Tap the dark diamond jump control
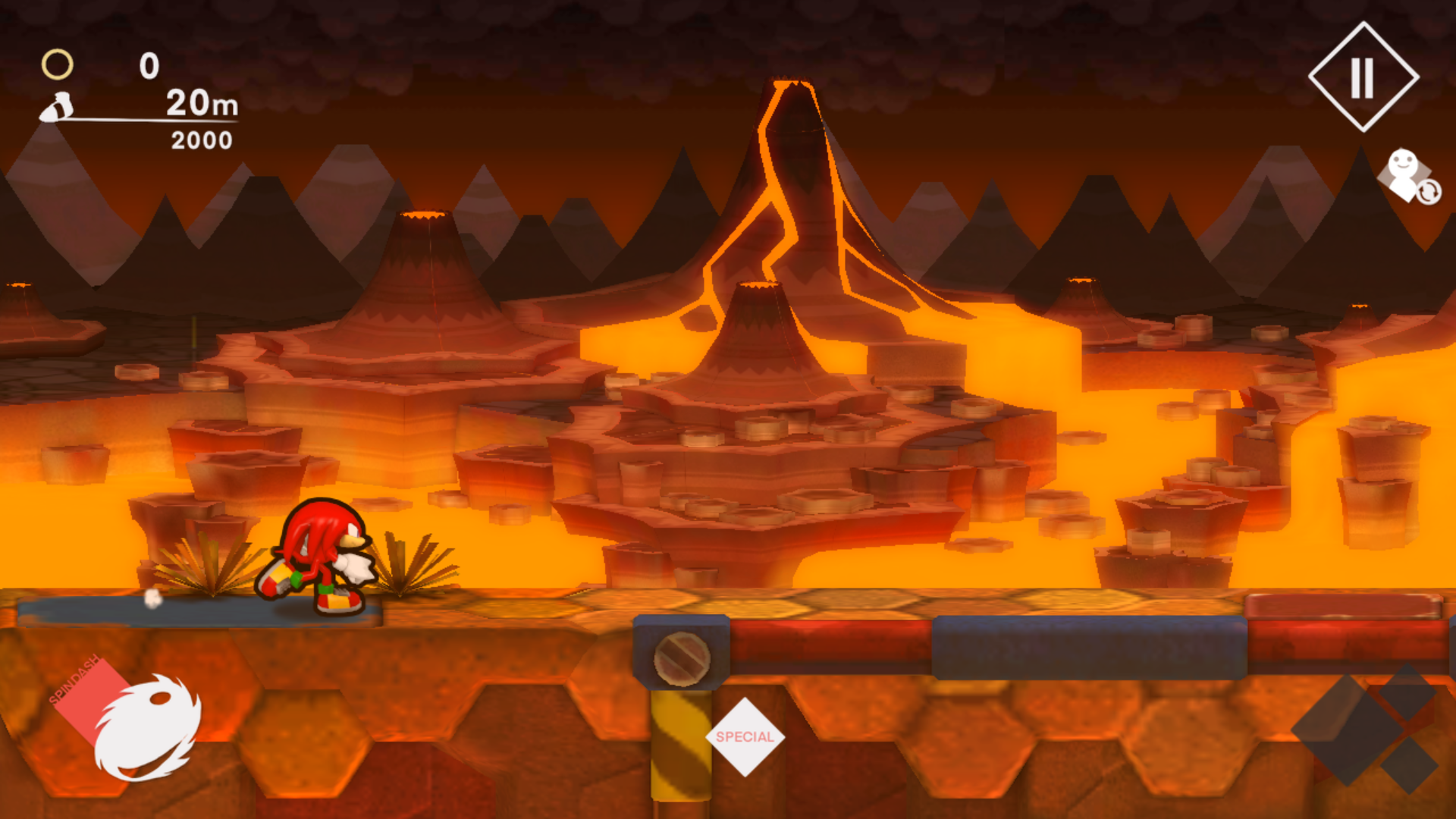The height and width of the screenshot is (819, 1456). (1357, 728)
